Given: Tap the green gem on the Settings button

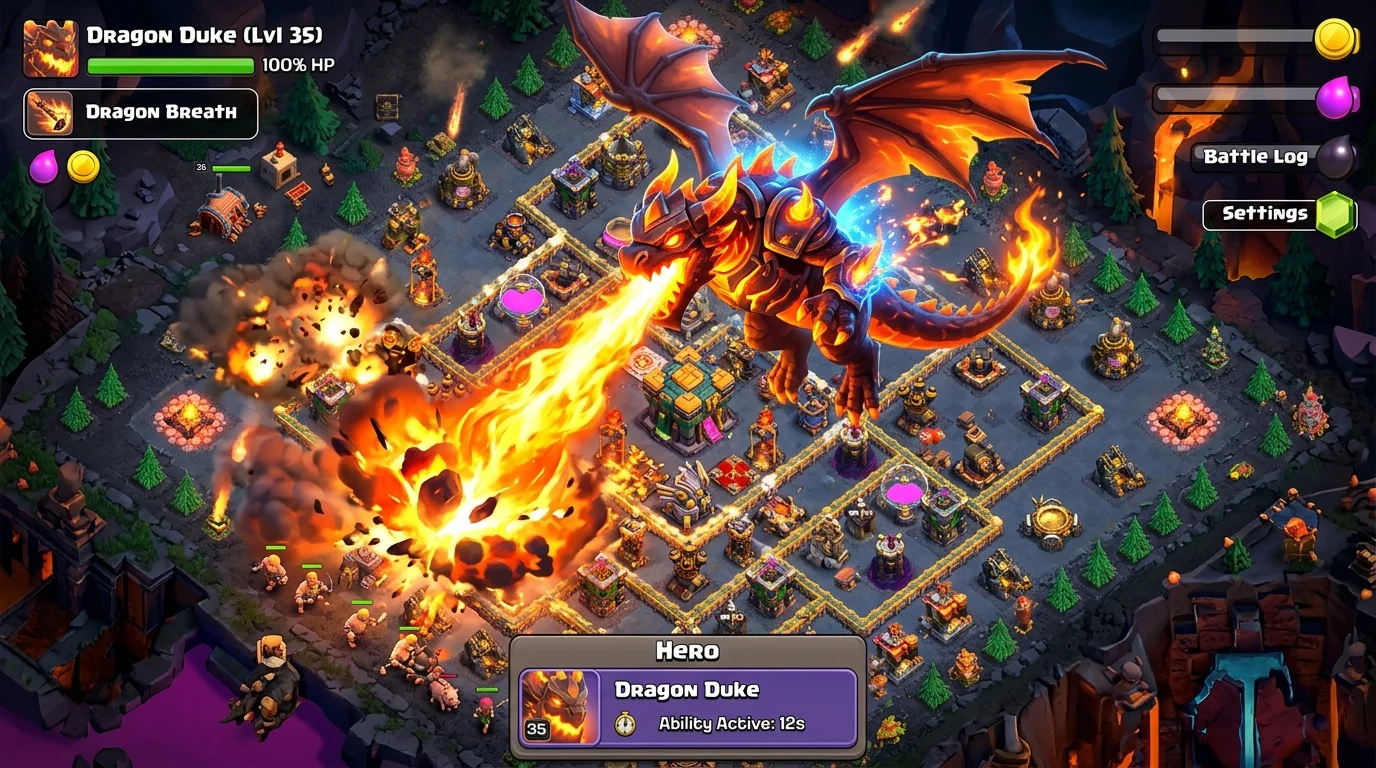Looking at the screenshot, I should 1337,213.
